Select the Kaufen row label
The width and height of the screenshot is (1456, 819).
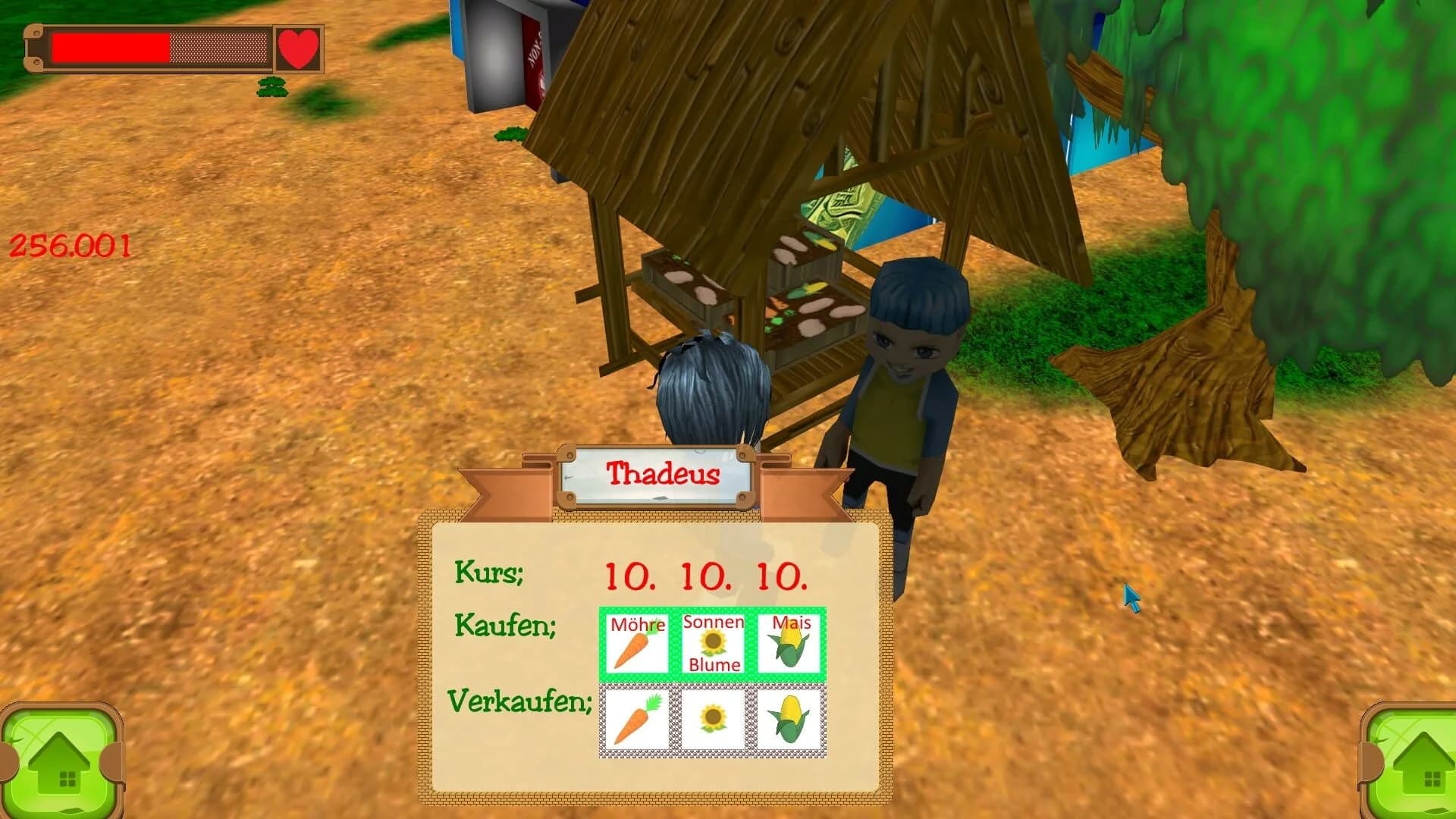pos(504,626)
